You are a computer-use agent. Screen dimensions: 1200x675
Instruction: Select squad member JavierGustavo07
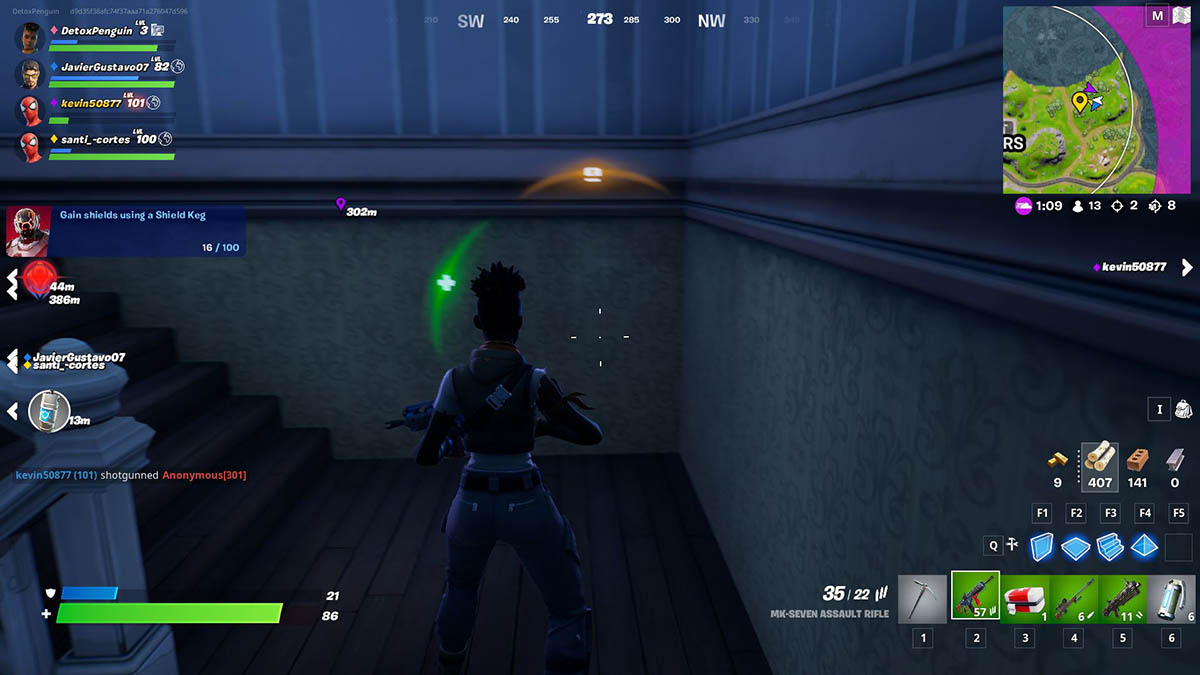(x=104, y=67)
